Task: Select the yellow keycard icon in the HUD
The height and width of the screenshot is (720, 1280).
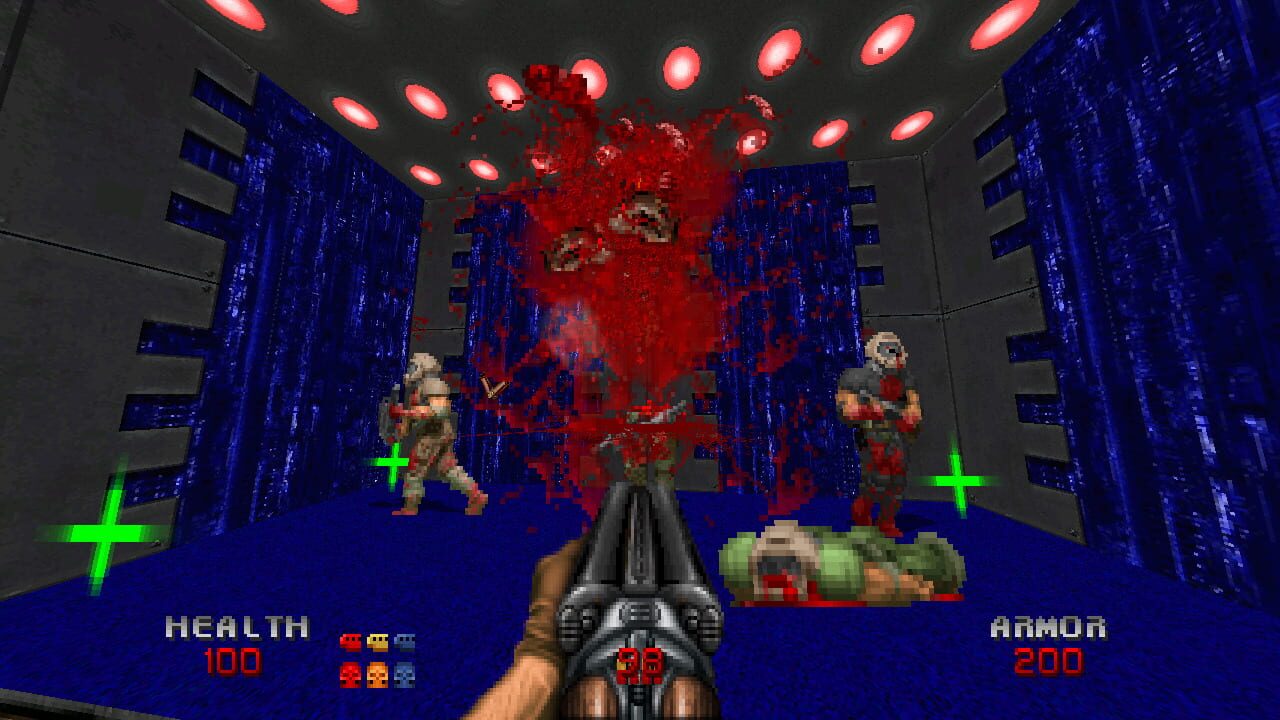Action: click(378, 641)
